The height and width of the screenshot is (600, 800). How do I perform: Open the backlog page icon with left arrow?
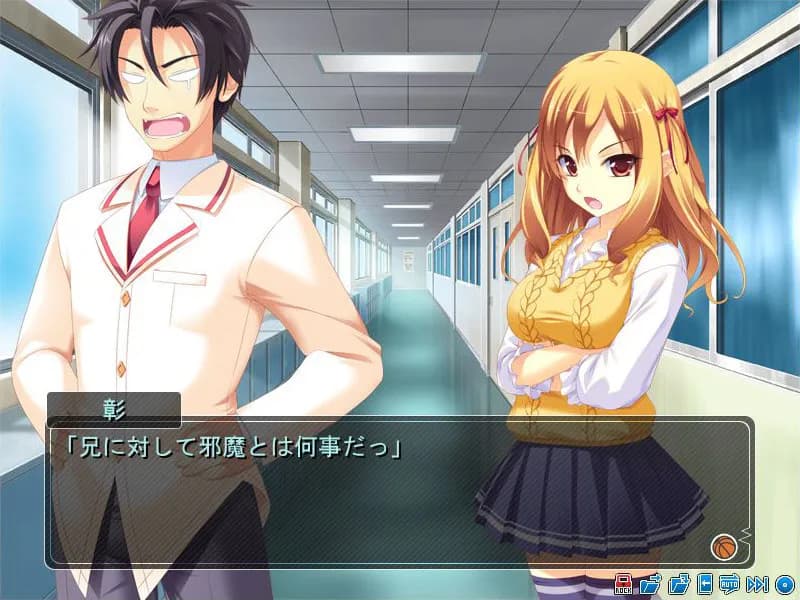[705, 584]
